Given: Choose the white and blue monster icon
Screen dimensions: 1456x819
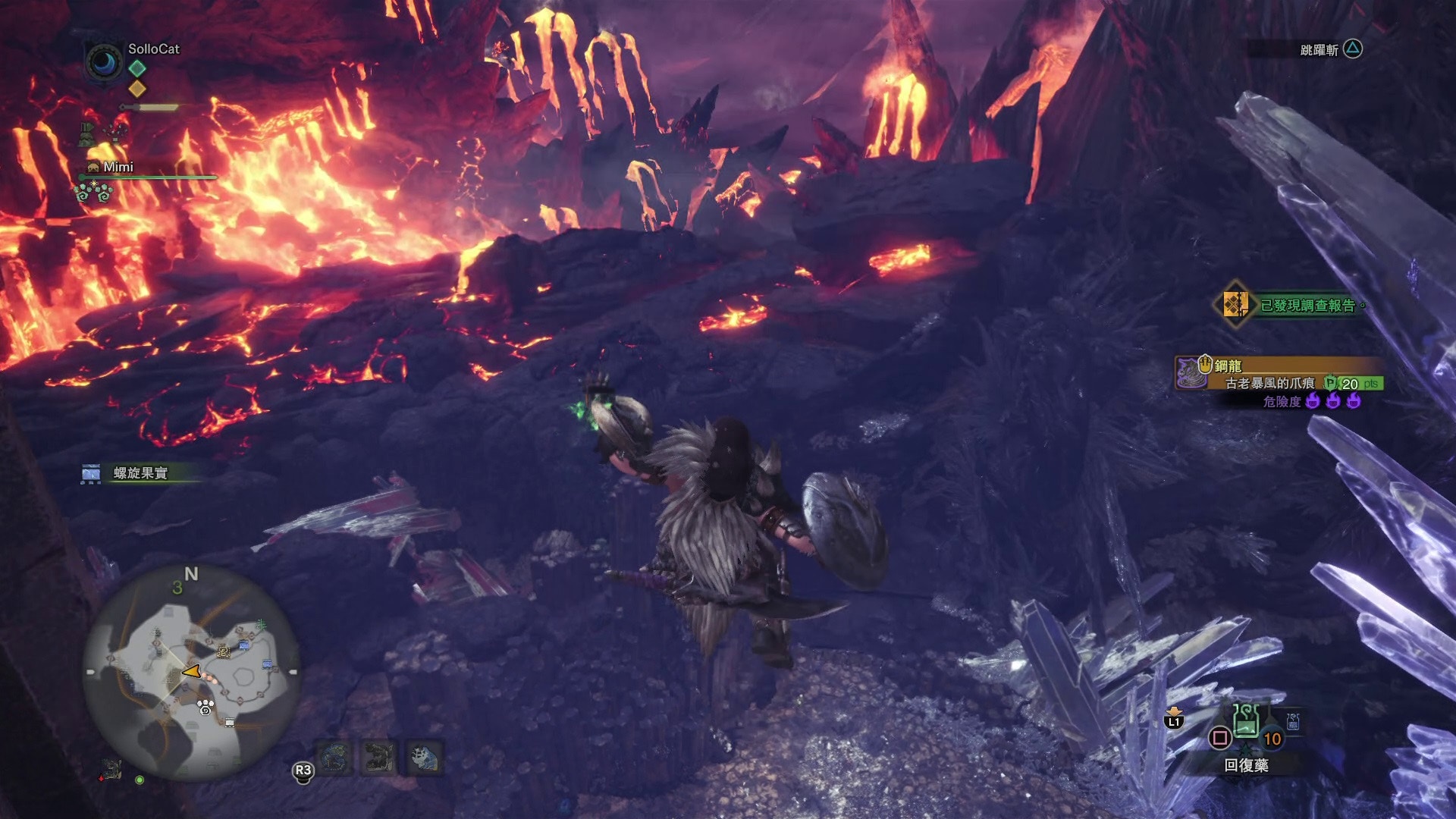Looking at the screenshot, I should [425, 757].
